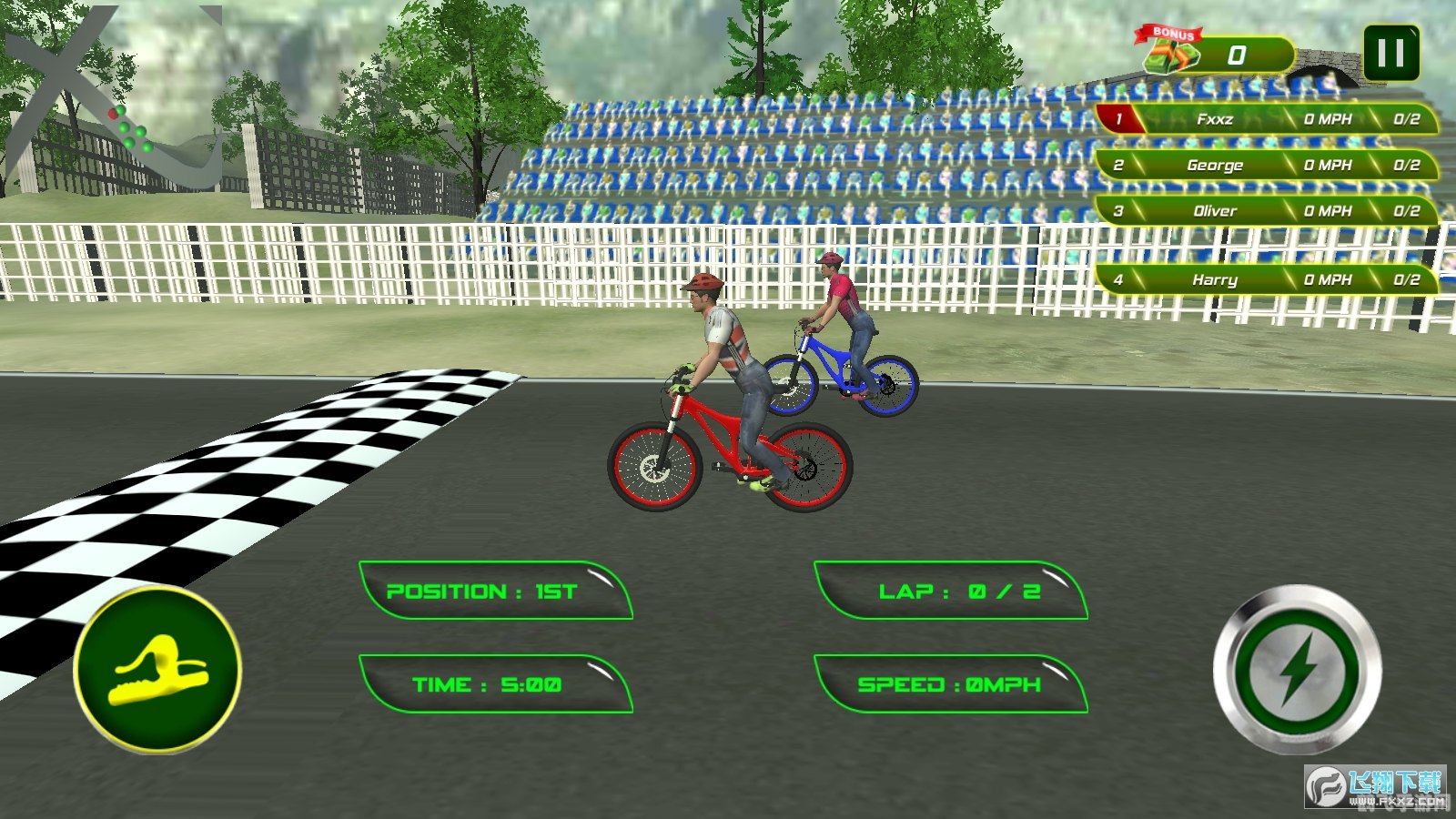Select Oliver row in leaderboard
The image size is (1456, 819).
[x=1267, y=211]
